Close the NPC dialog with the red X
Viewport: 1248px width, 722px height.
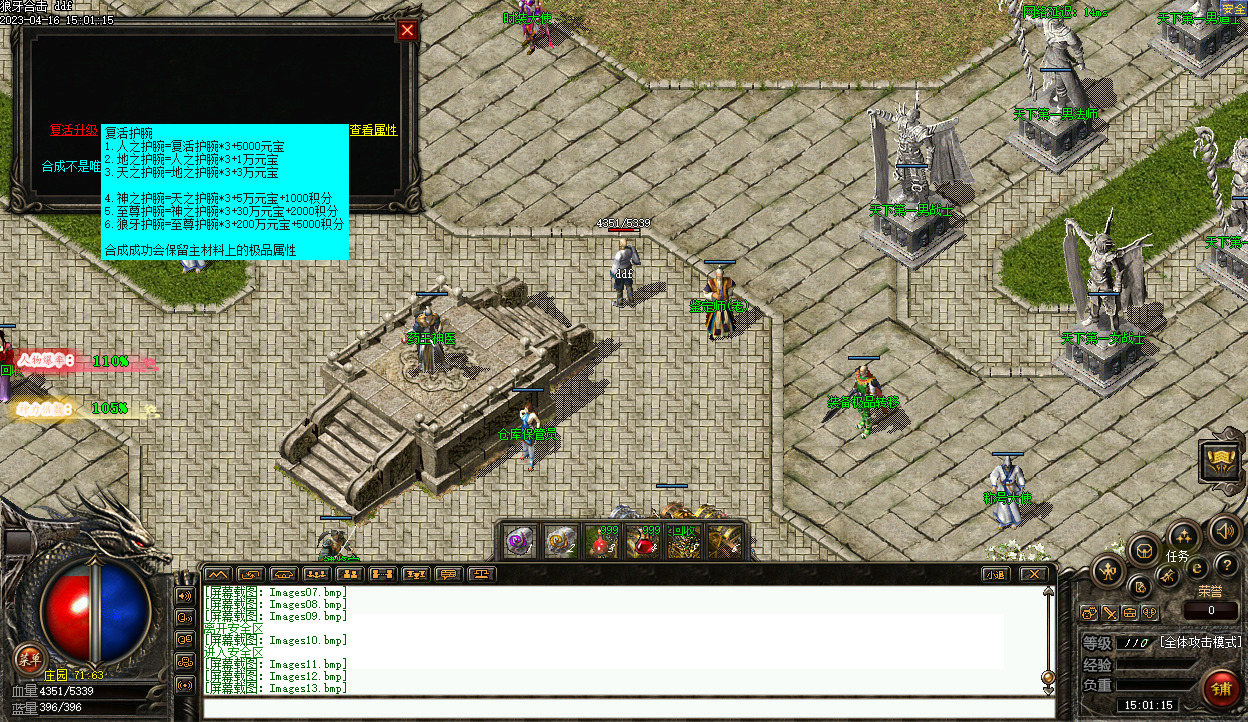point(407,31)
